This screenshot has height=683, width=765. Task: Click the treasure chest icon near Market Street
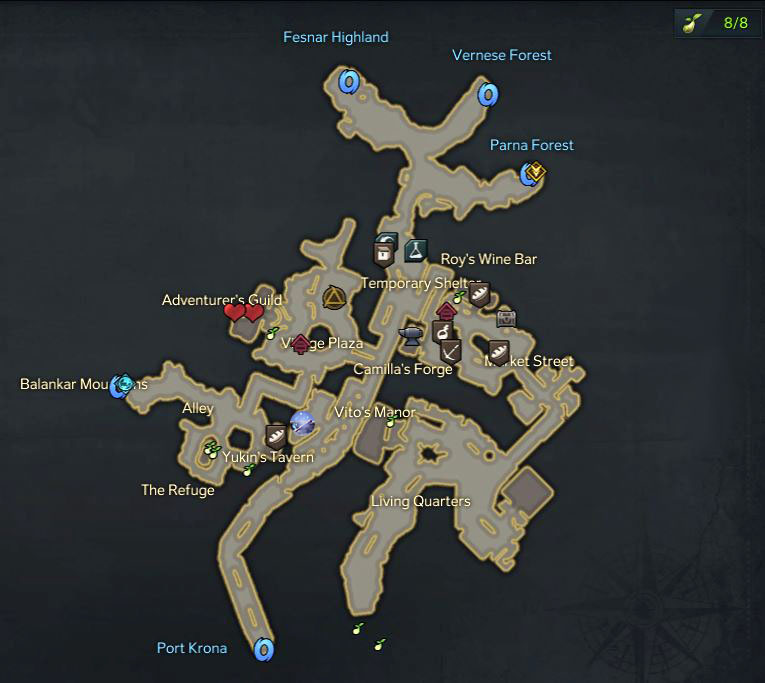click(x=507, y=317)
